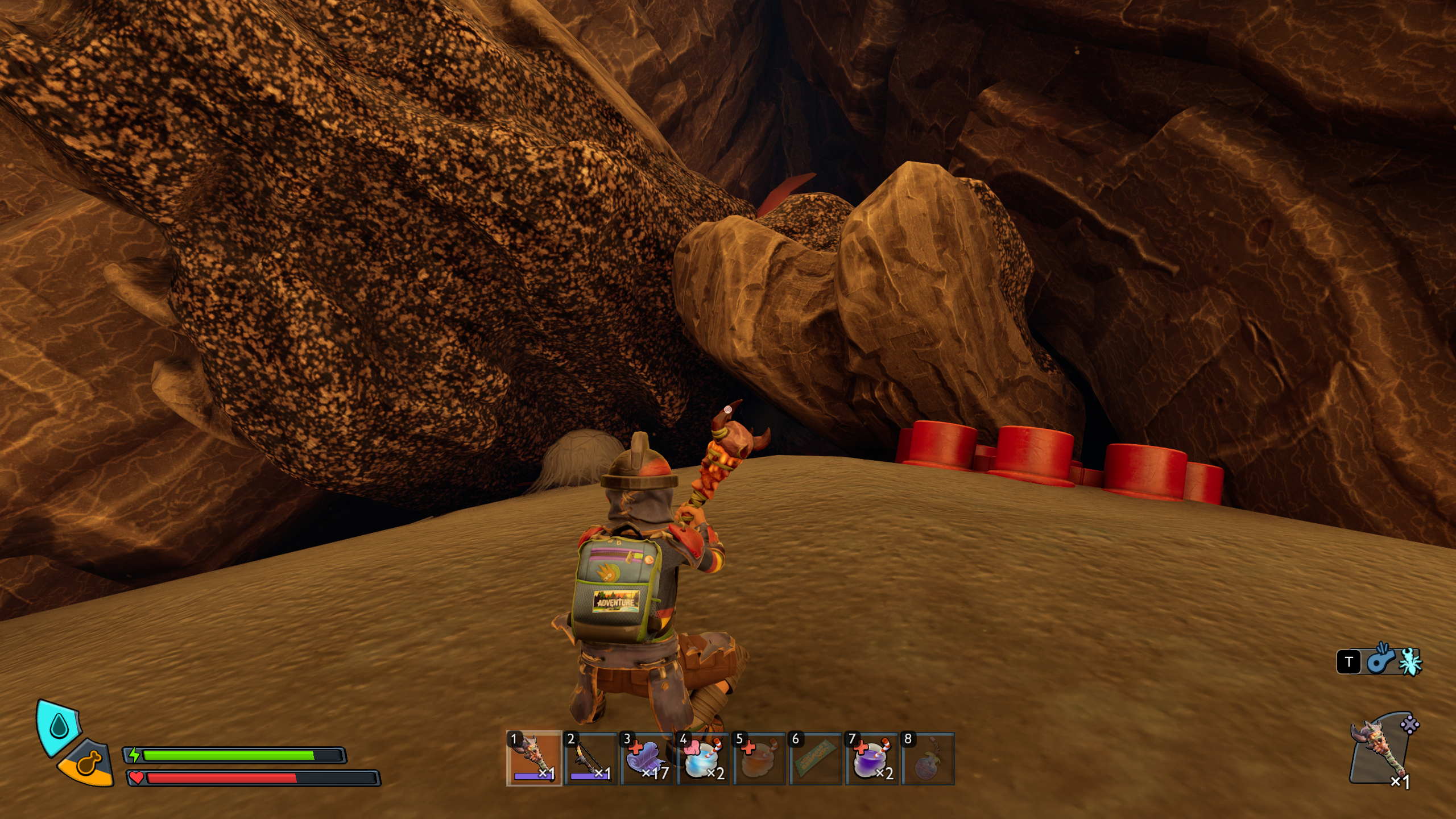Click the crosshair reticle at screen center
Viewport: 1456px width, 819px height.
pyautogui.click(x=728, y=408)
